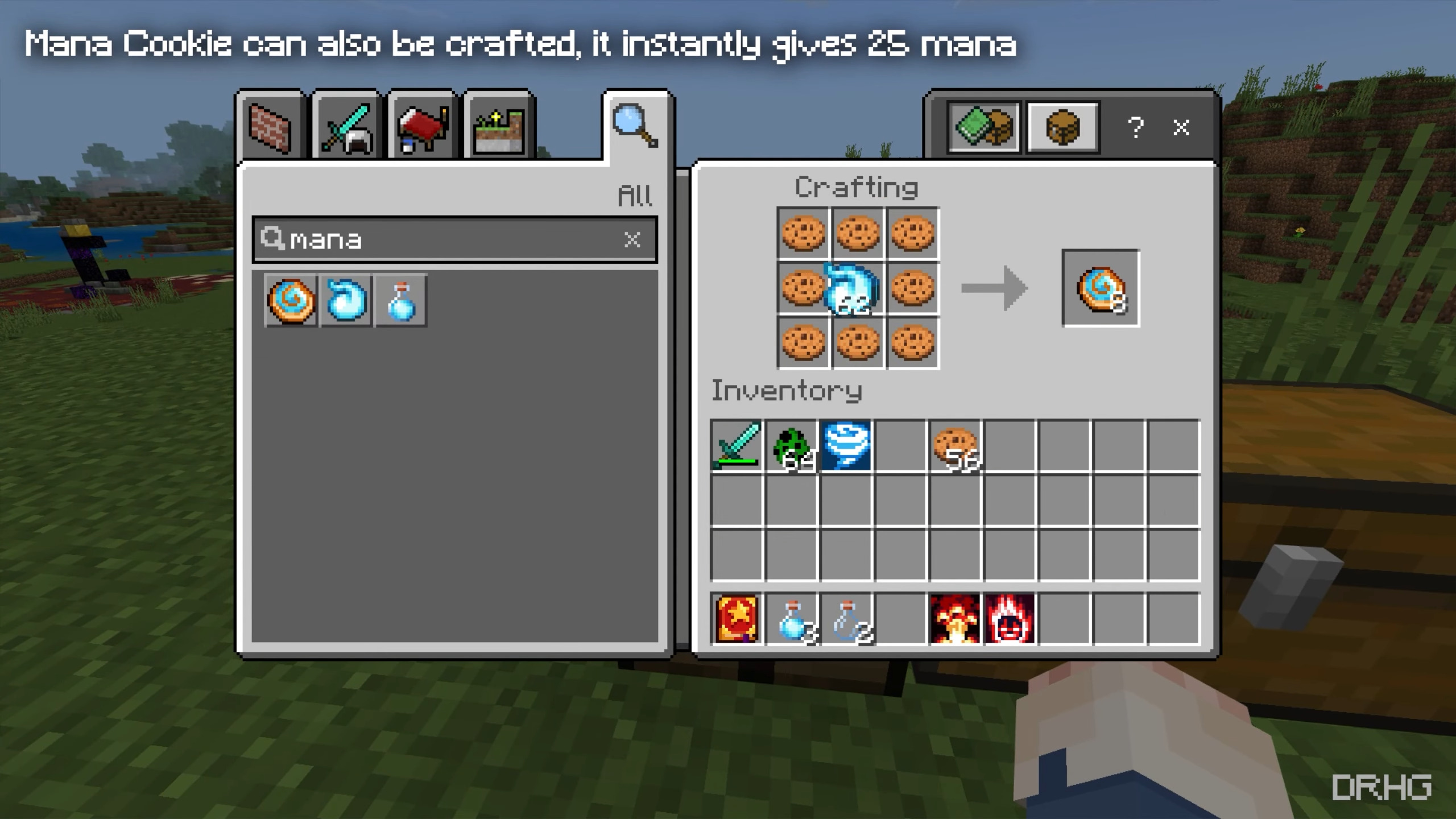Open the items tab with bed icon
This screenshot has width=1456, height=819.
(423, 129)
